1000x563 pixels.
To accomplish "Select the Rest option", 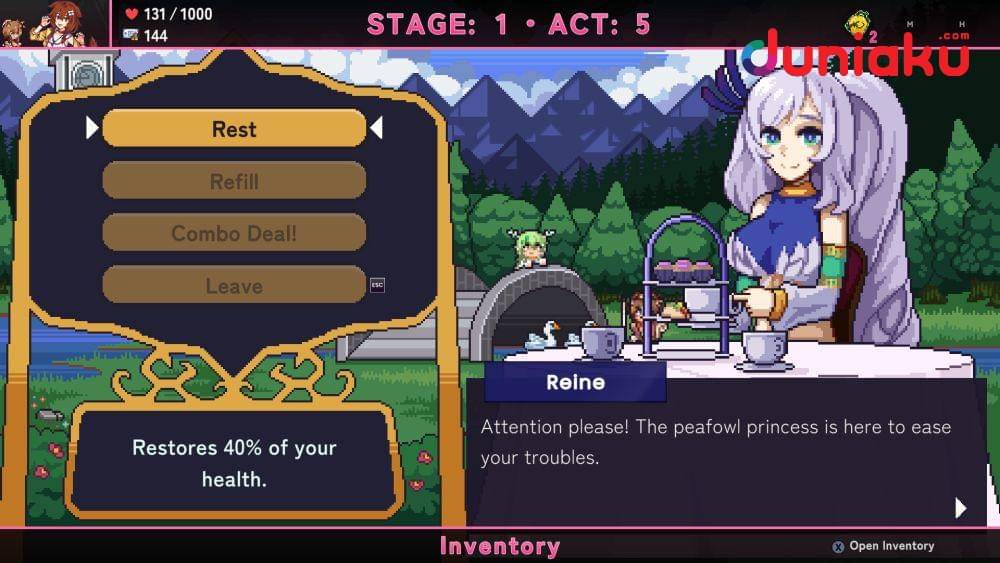I will tap(234, 129).
